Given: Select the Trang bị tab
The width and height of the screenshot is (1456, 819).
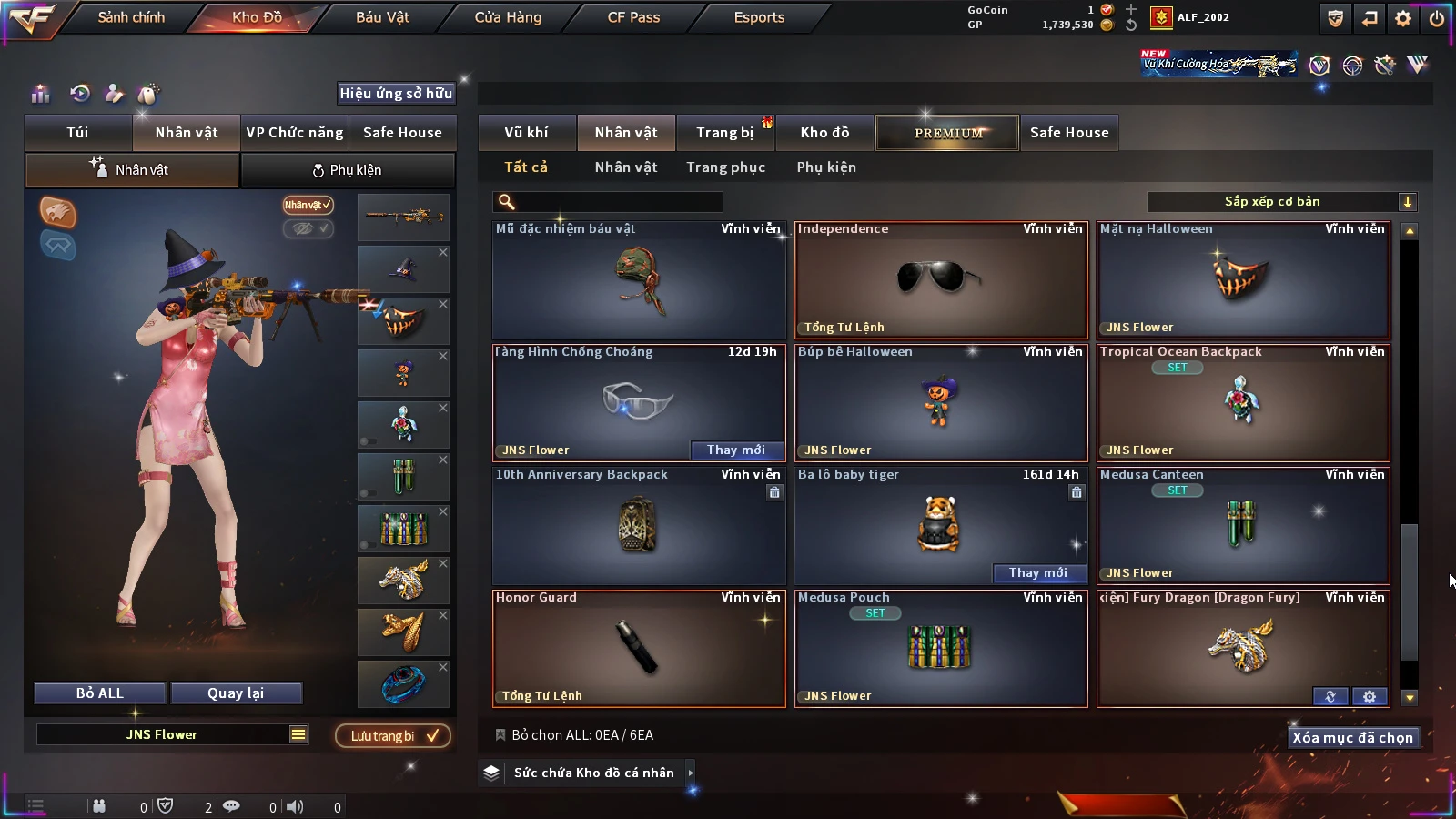Looking at the screenshot, I should click(x=724, y=133).
